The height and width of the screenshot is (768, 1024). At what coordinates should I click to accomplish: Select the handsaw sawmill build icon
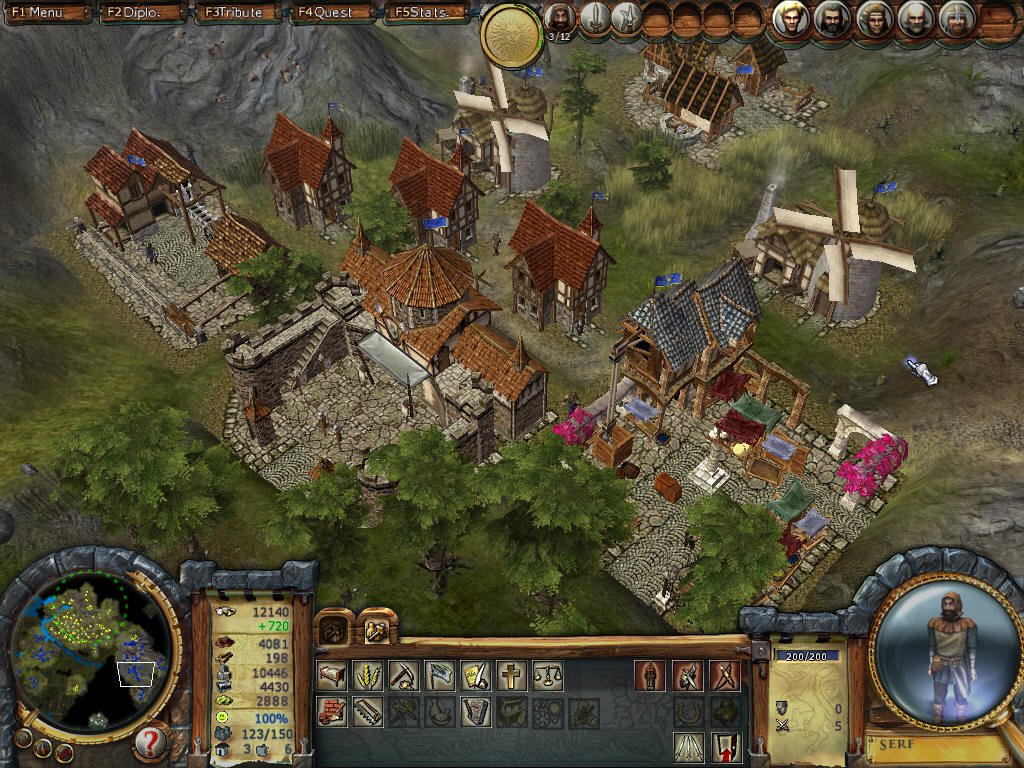click(368, 712)
